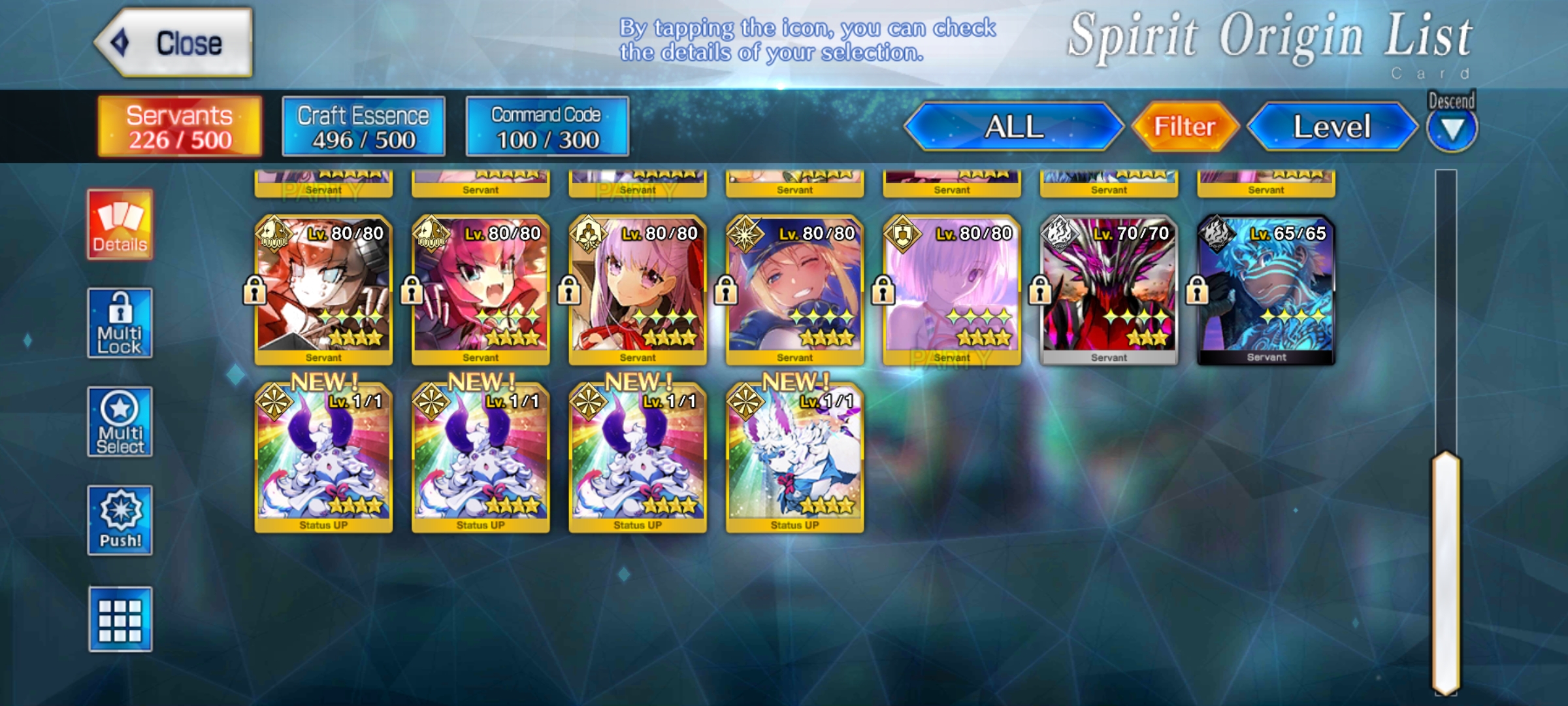The height and width of the screenshot is (706, 1568).
Task: Click the ALL class selector button
Action: (1013, 127)
